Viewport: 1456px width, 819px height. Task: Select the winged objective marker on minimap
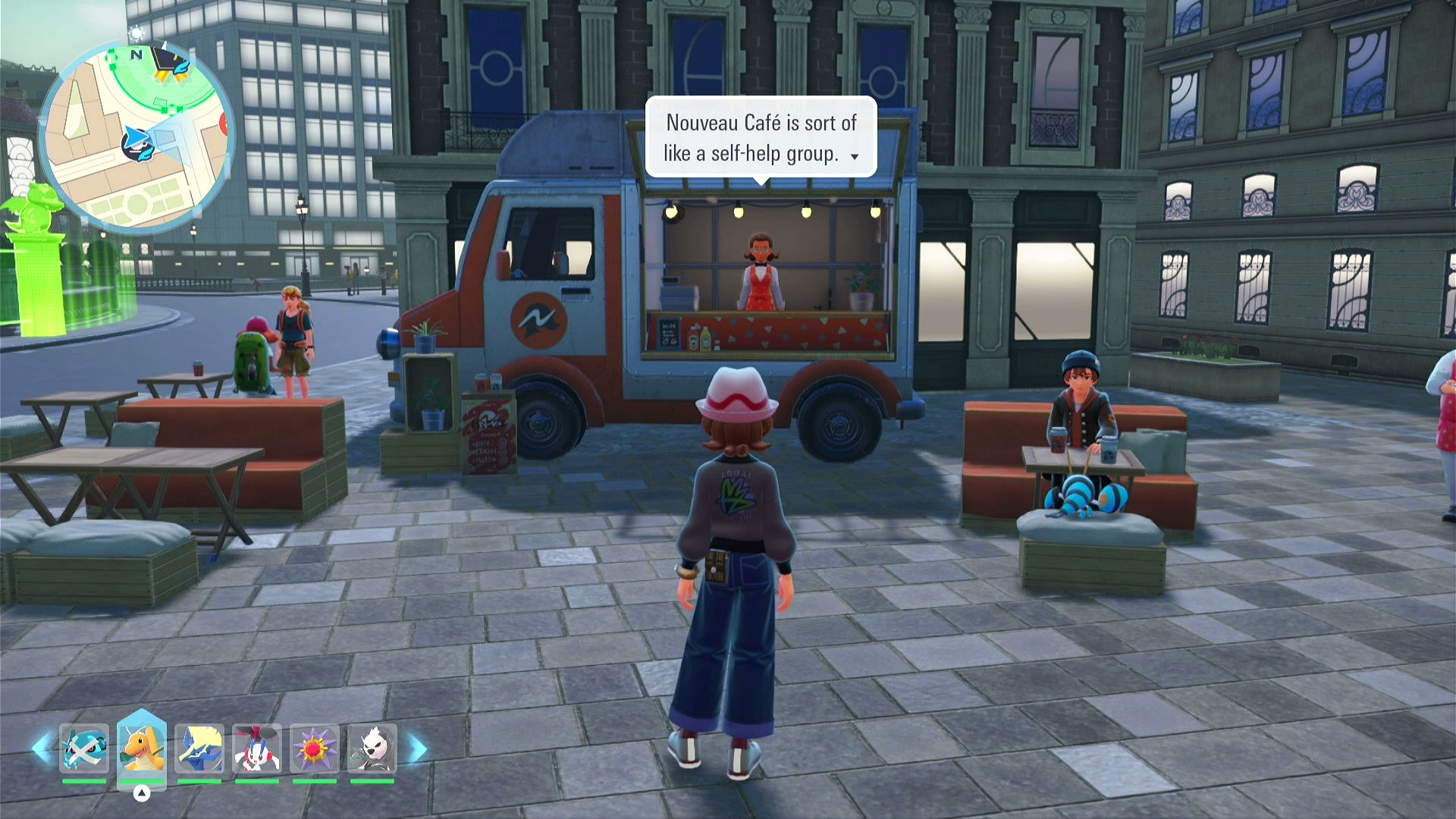click(170, 62)
